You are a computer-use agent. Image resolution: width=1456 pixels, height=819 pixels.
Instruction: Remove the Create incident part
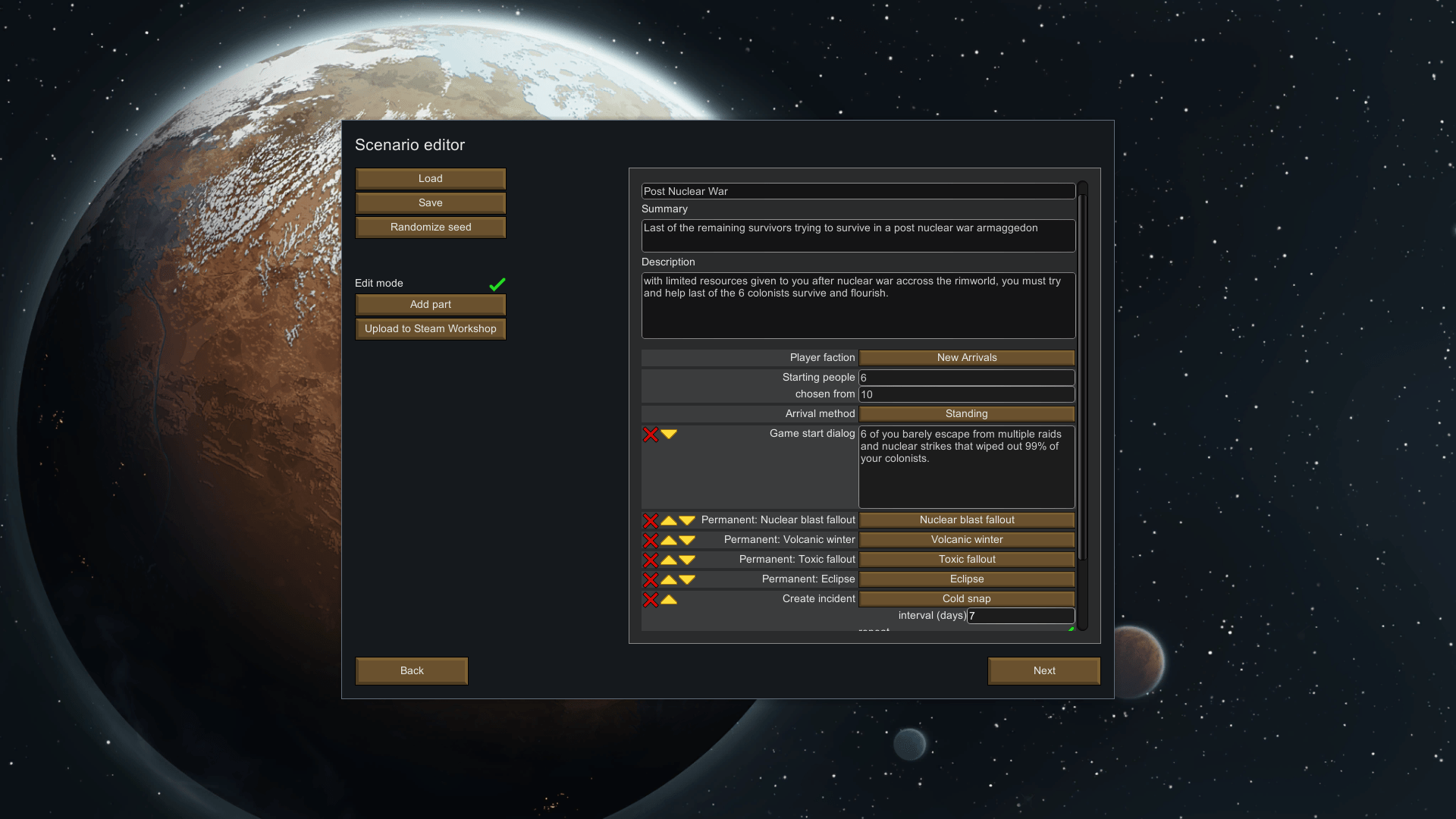point(651,598)
